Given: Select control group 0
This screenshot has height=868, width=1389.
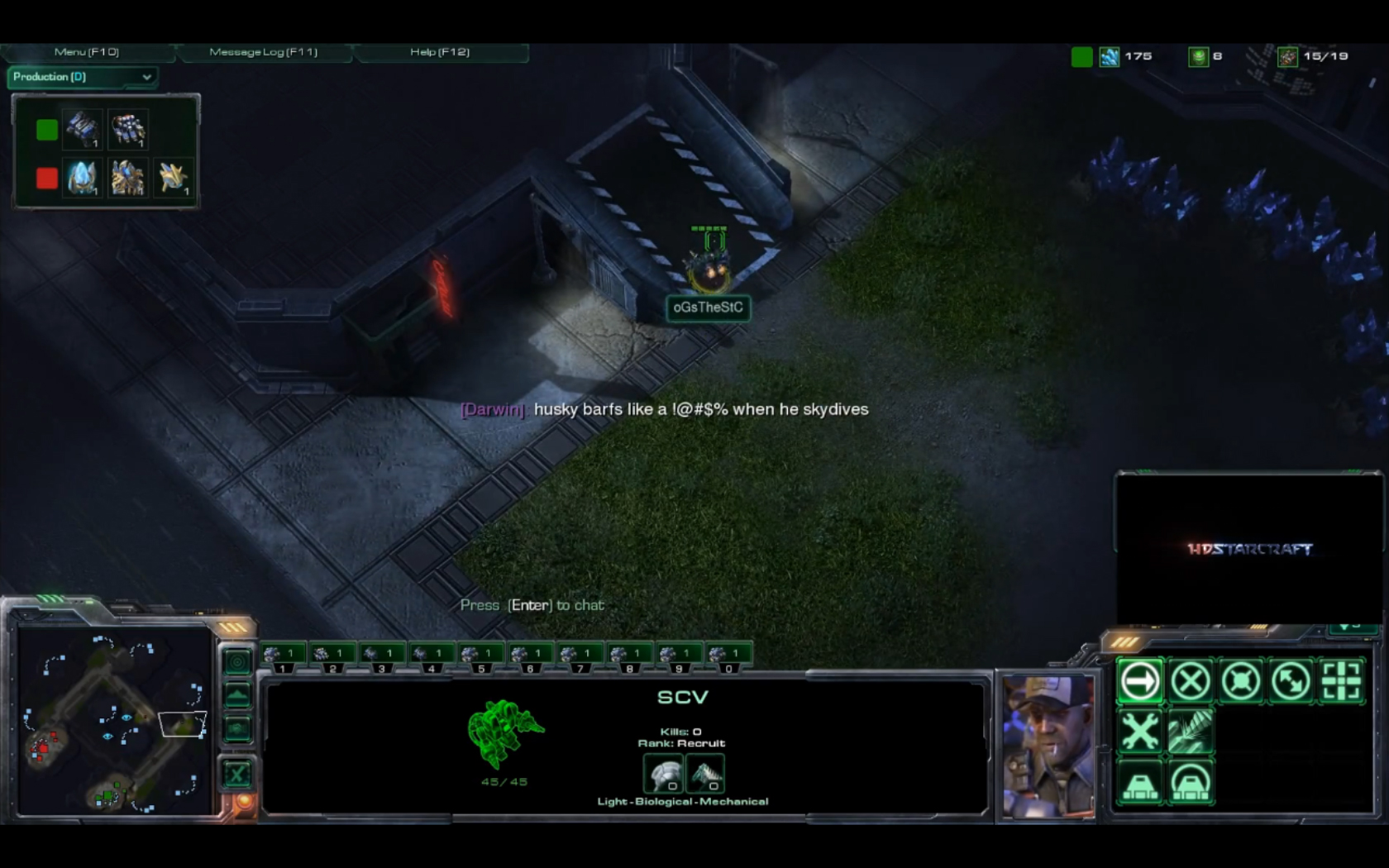Looking at the screenshot, I should click(x=727, y=656).
